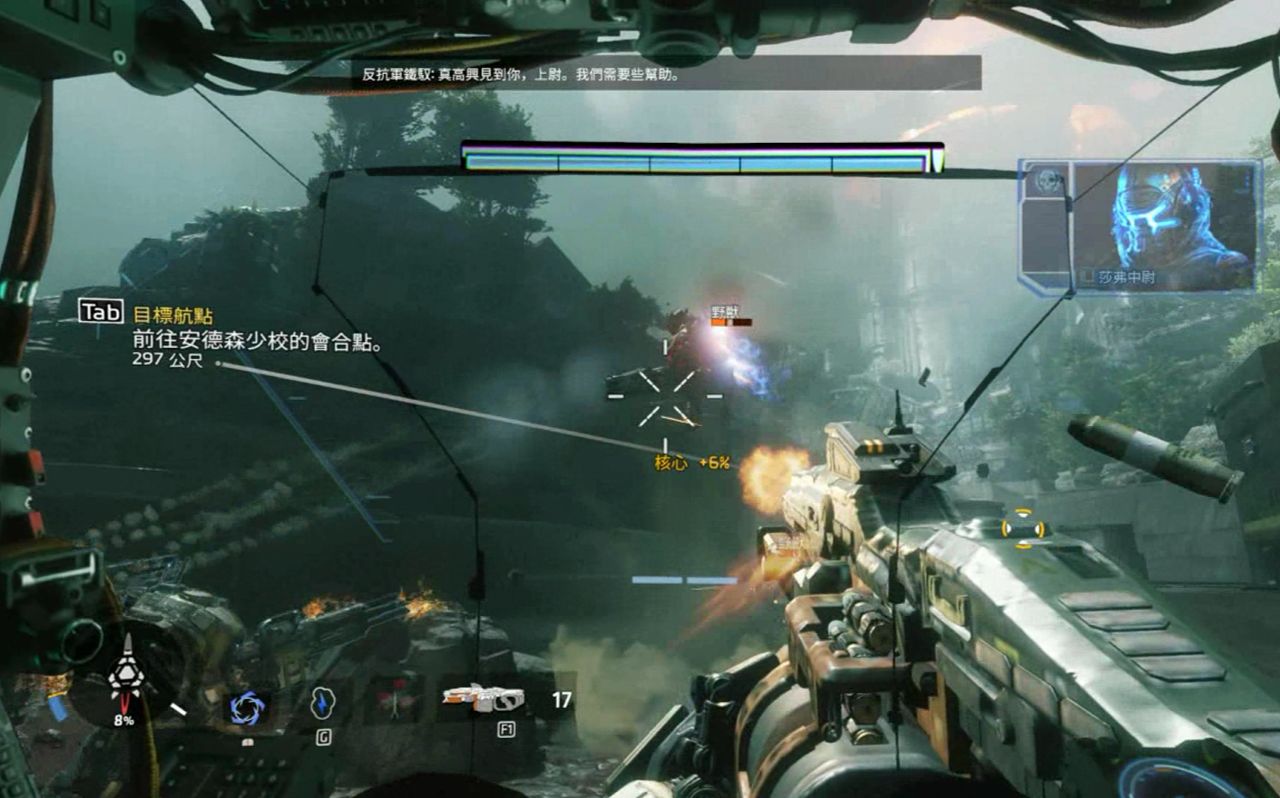Viewport: 1280px width, 798px height.
Task: Use the blue lightning bolt ability
Action: (x=322, y=703)
